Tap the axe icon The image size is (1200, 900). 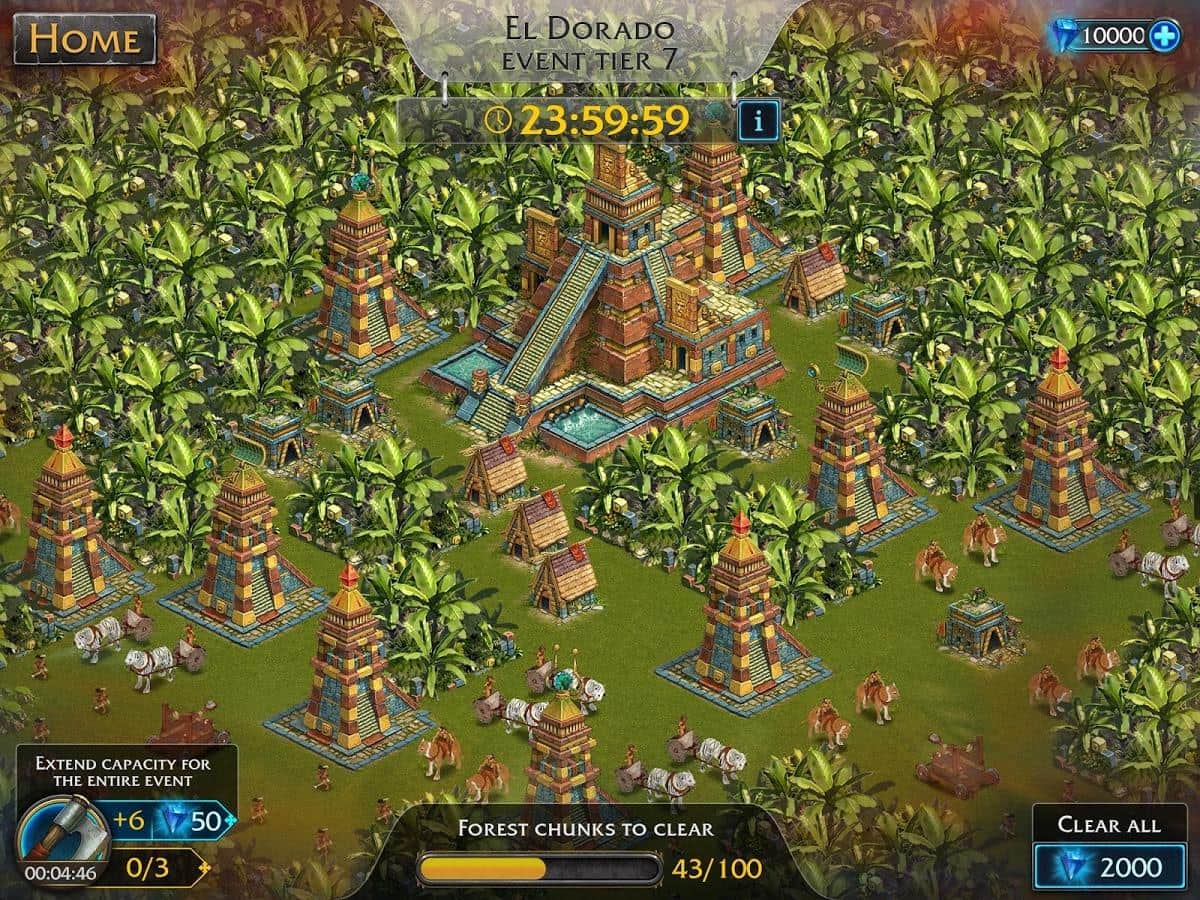(62, 830)
